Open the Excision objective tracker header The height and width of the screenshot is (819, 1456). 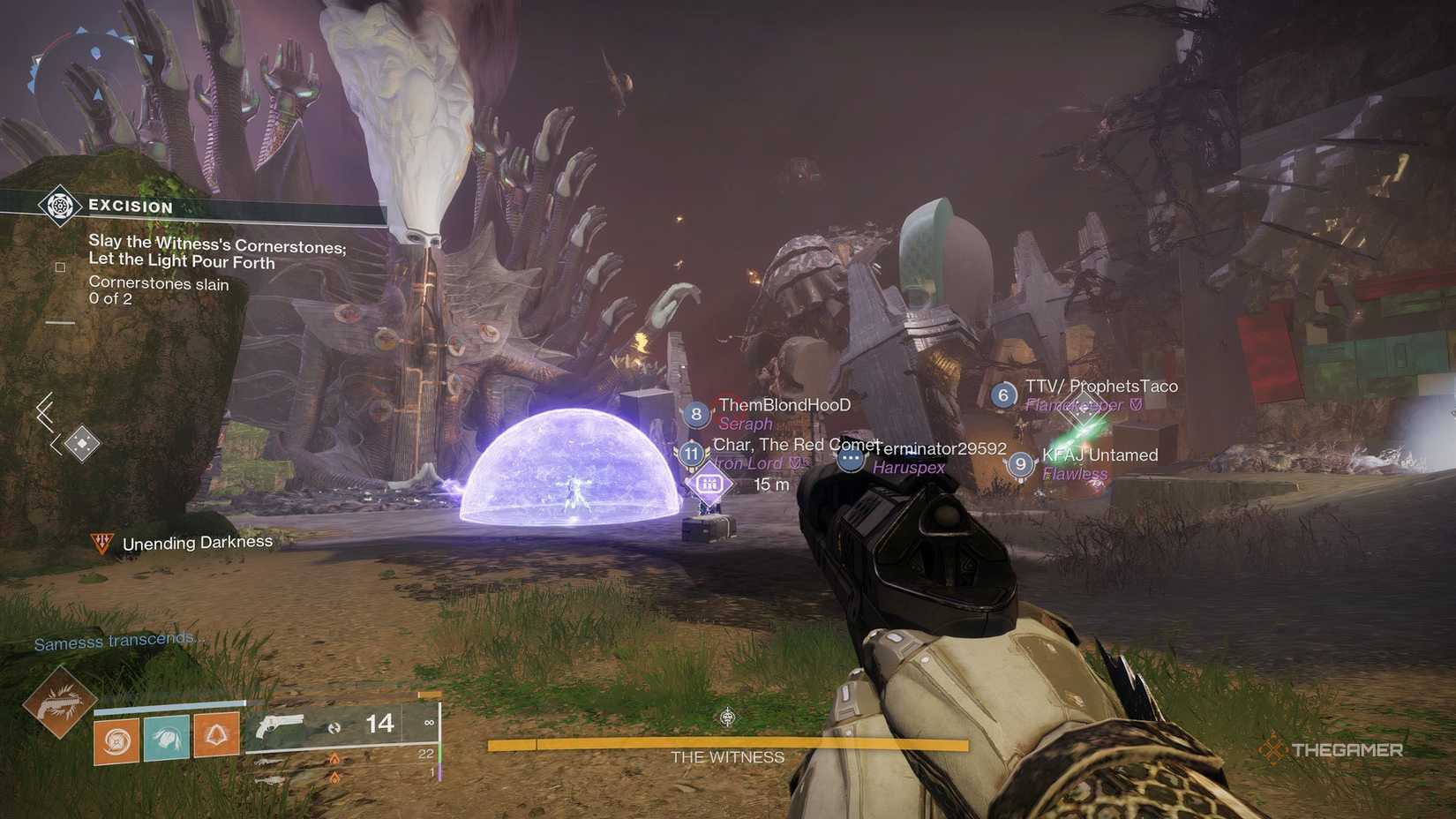click(130, 207)
